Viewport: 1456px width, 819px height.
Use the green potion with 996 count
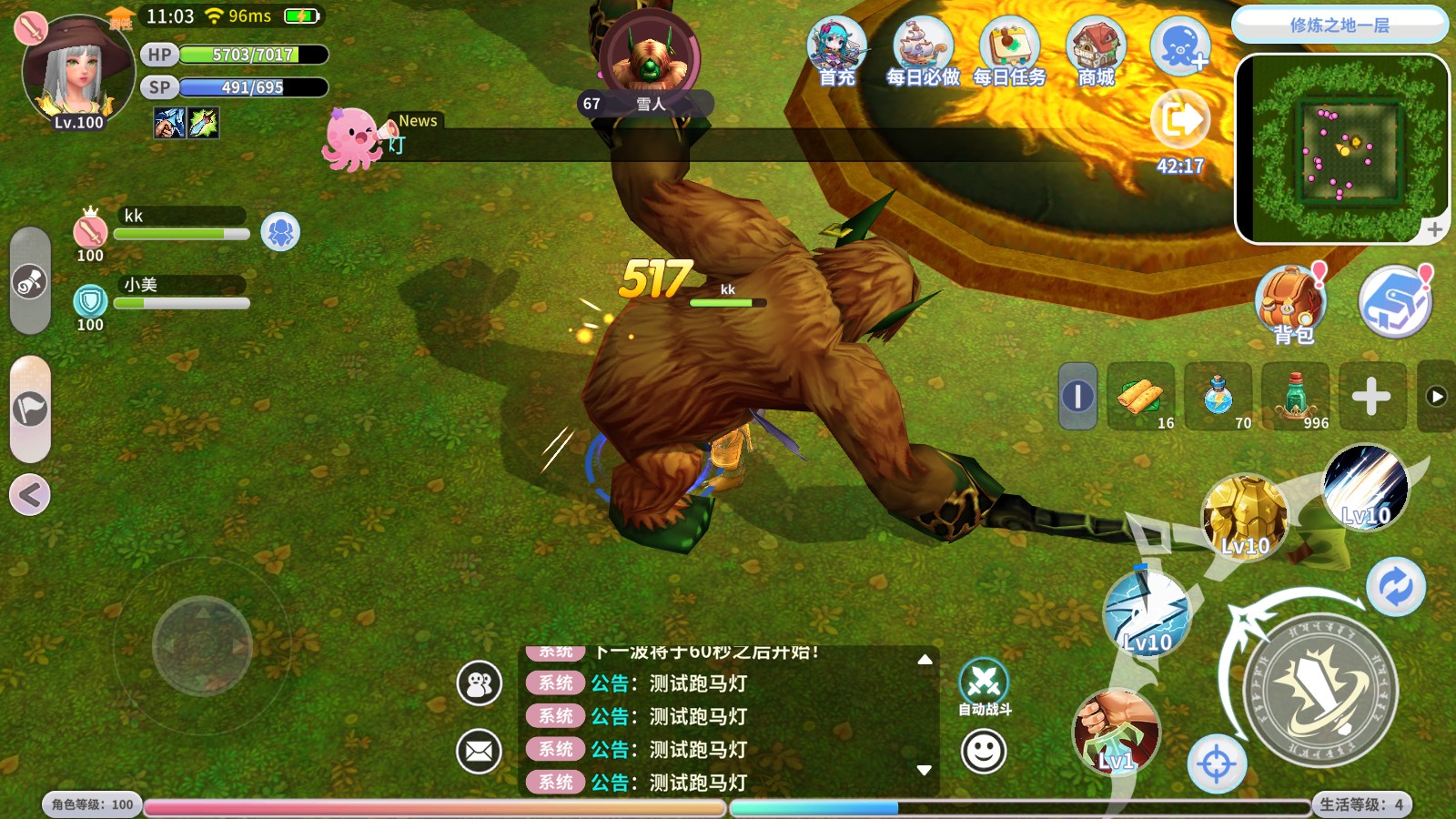1296,397
